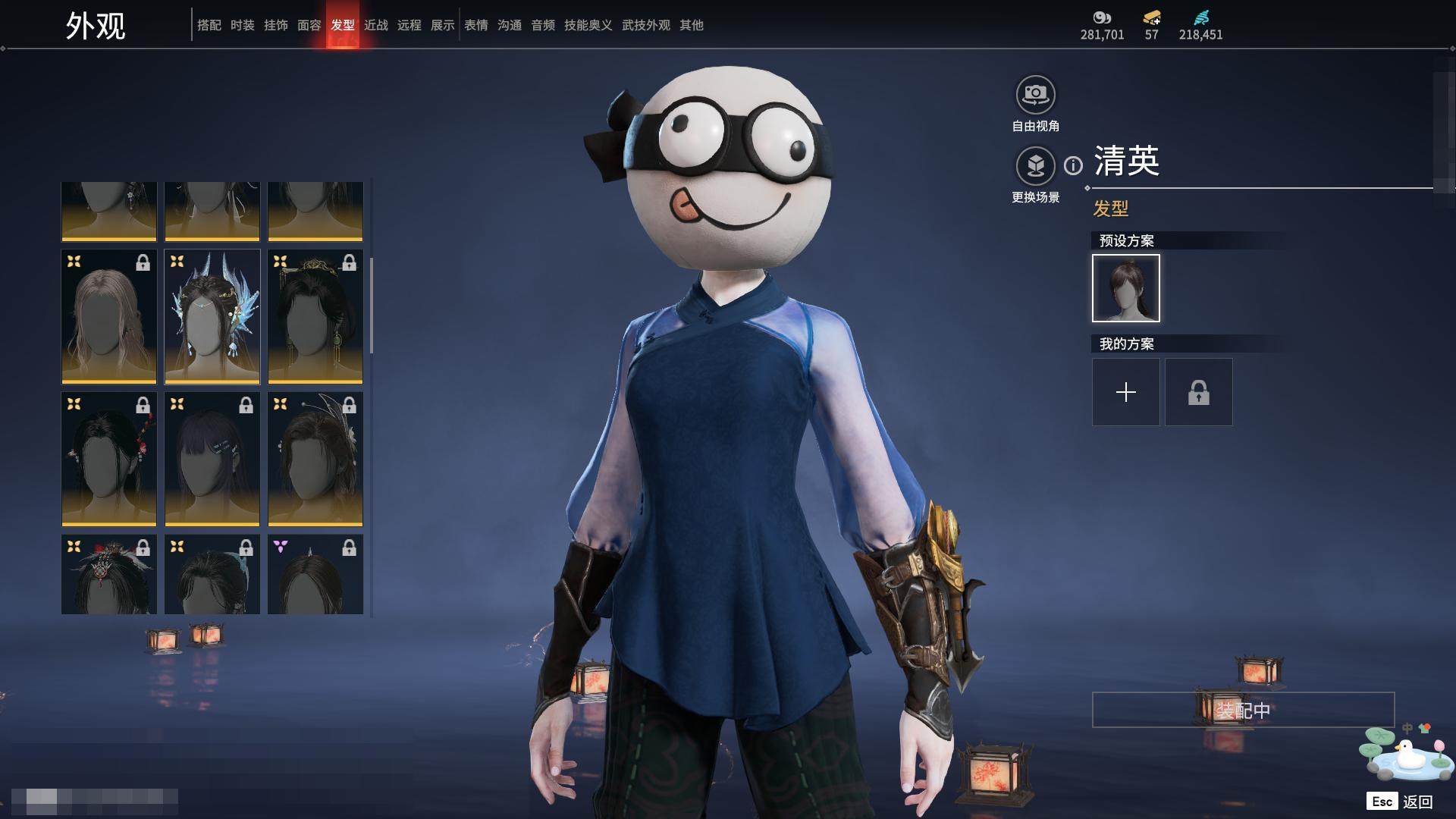Open the 表情 tab
The image size is (1456, 819).
(x=475, y=25)
